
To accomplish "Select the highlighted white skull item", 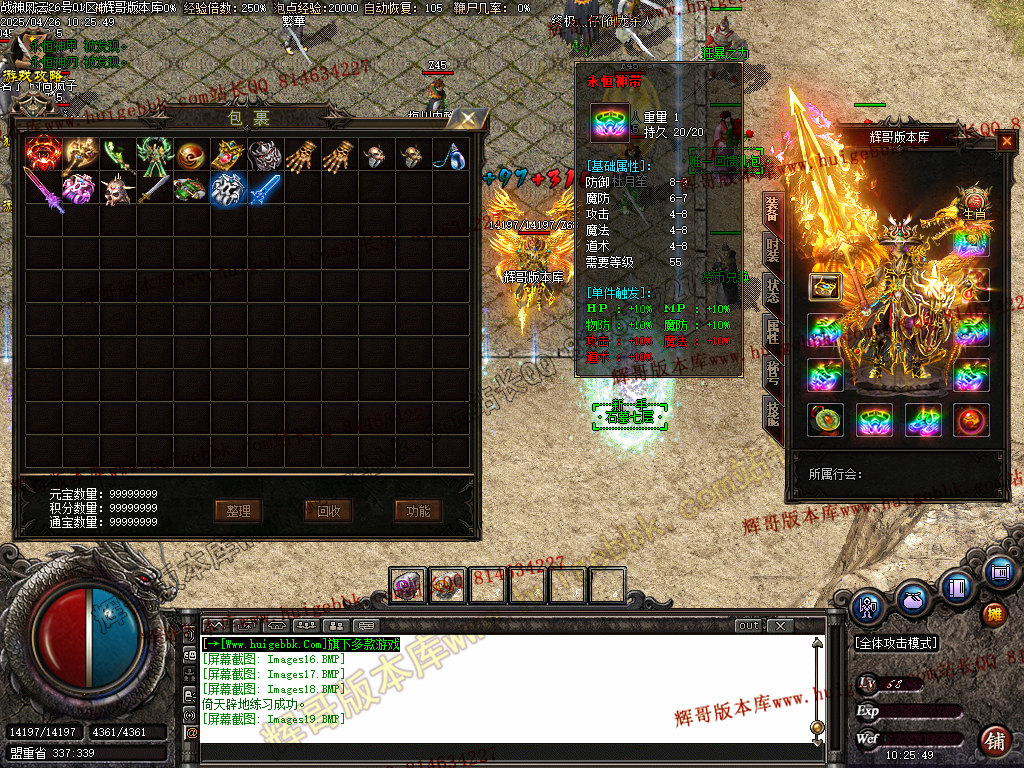I will click(229, 189).
